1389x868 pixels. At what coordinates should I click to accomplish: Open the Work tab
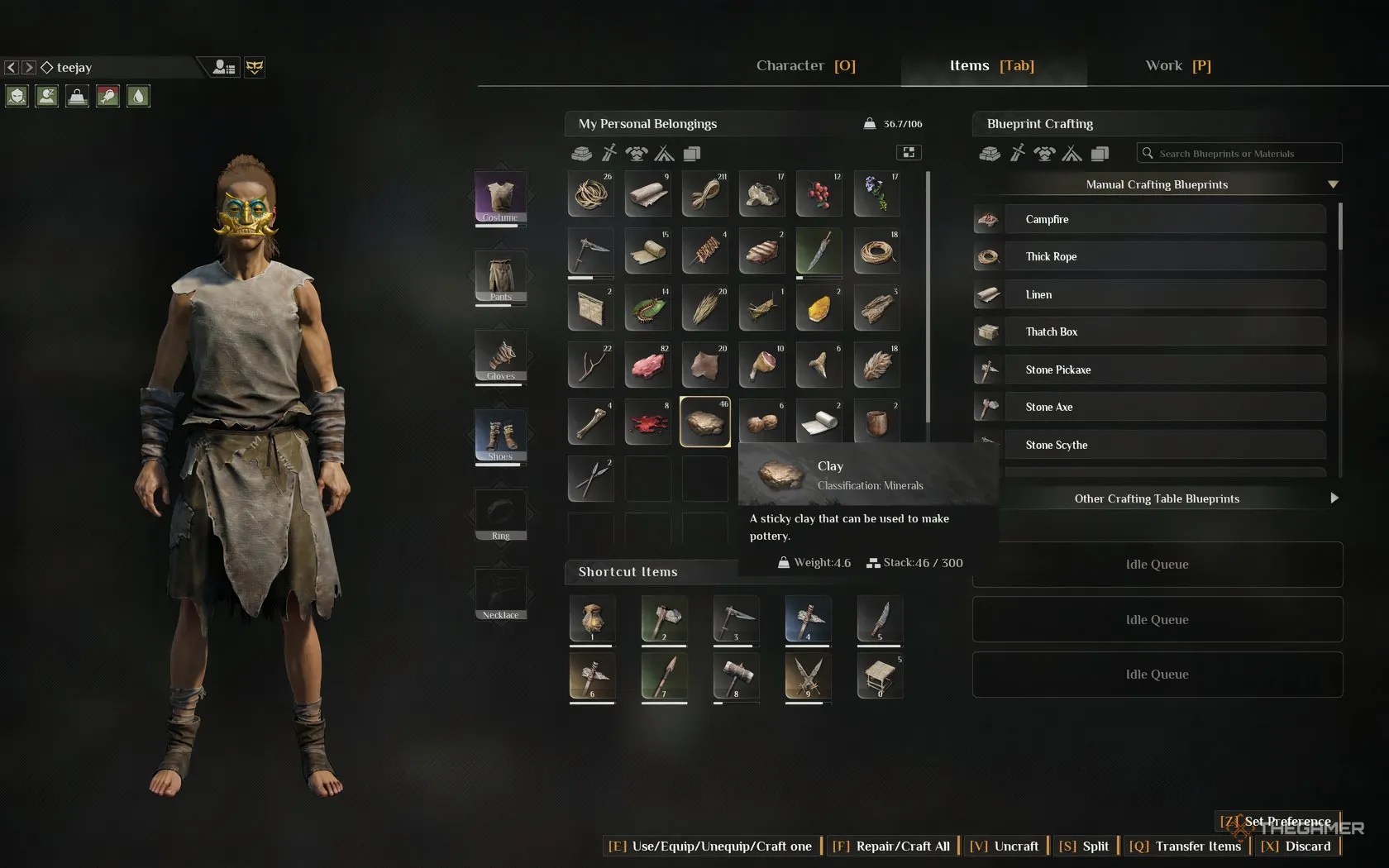point(1177,65)
